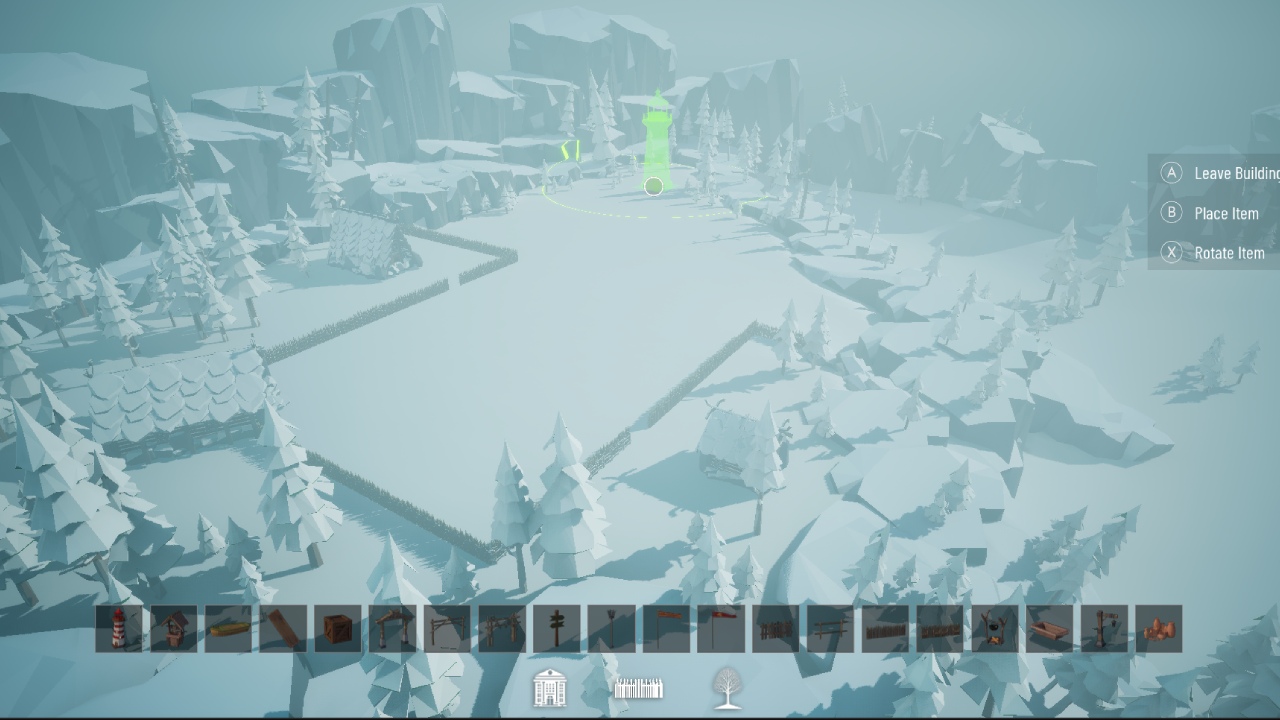Image resolution: width=1280 pixels, height=720 pixels.
Task: Select the wooden trough item
Action: 1048,630
